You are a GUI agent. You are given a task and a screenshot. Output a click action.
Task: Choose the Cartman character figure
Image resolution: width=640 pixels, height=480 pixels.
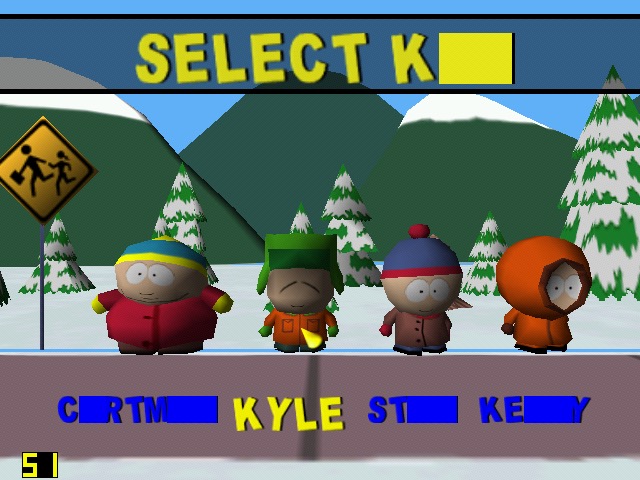[162, 297]
